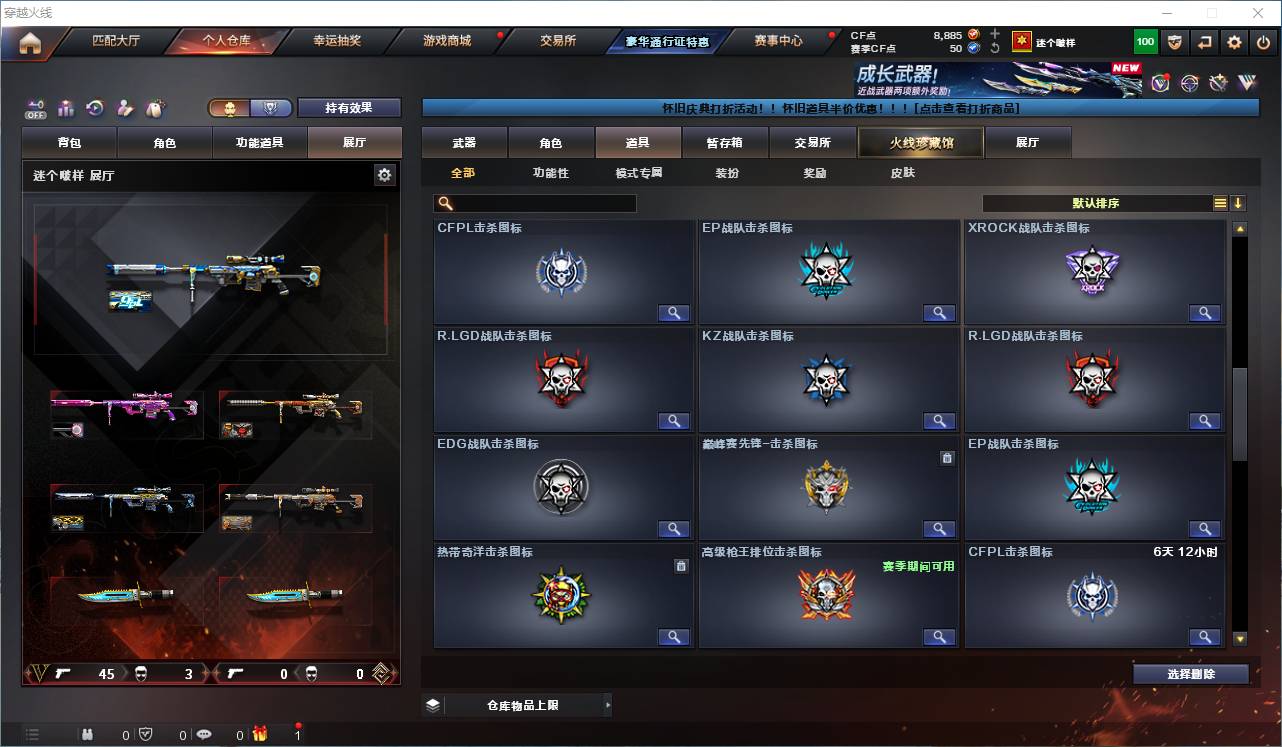Click the trash icon on 巅峰赛先锋 item
Screen dimensions: 1282x747
coord(947,458)
